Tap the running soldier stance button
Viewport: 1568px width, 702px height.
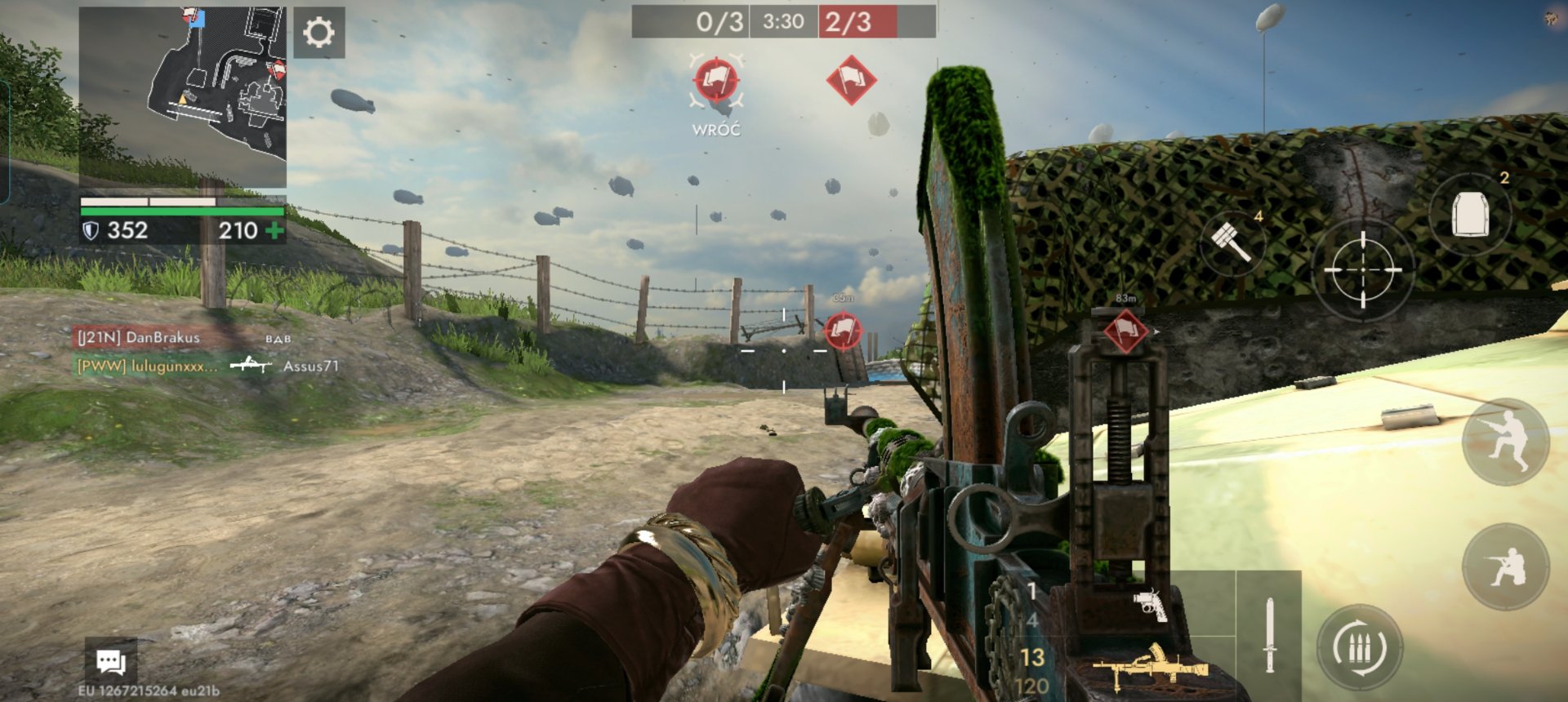[x=1505, y=442]
